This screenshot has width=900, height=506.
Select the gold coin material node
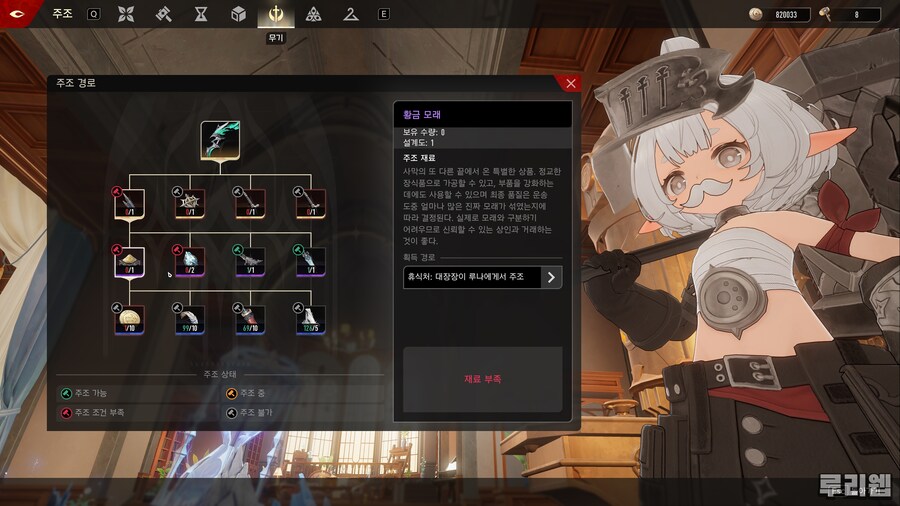[130, 320]
